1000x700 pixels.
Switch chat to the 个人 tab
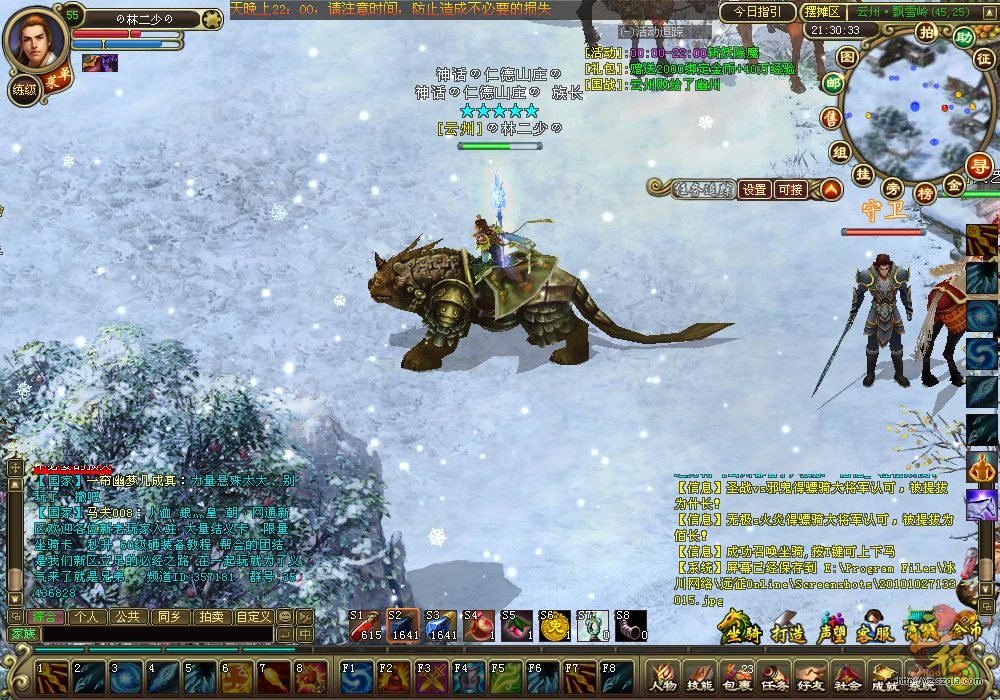point(87,616)
